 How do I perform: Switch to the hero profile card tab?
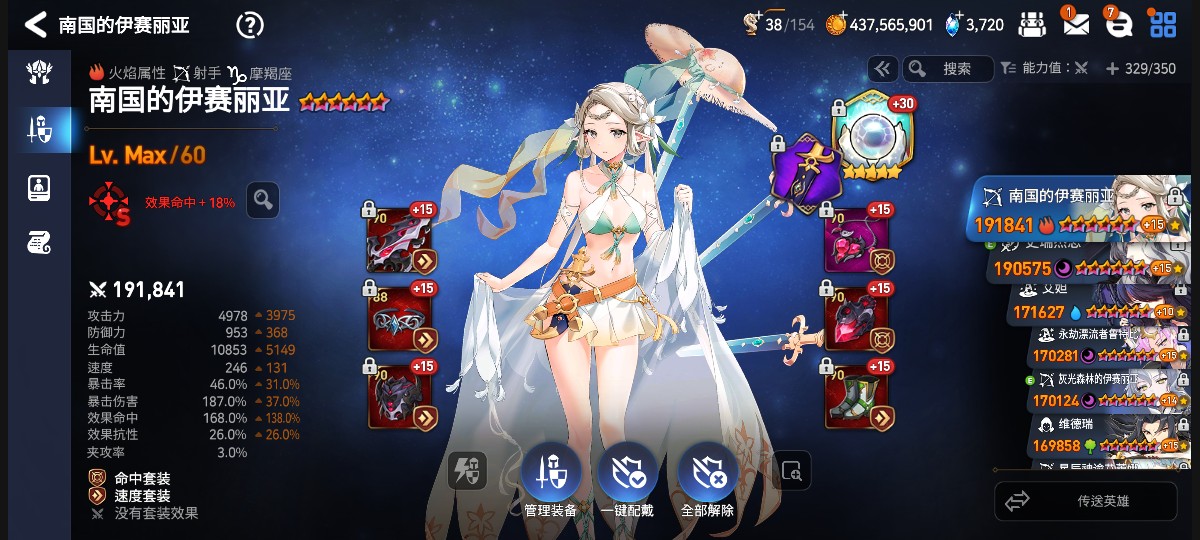tap(39, 187)
